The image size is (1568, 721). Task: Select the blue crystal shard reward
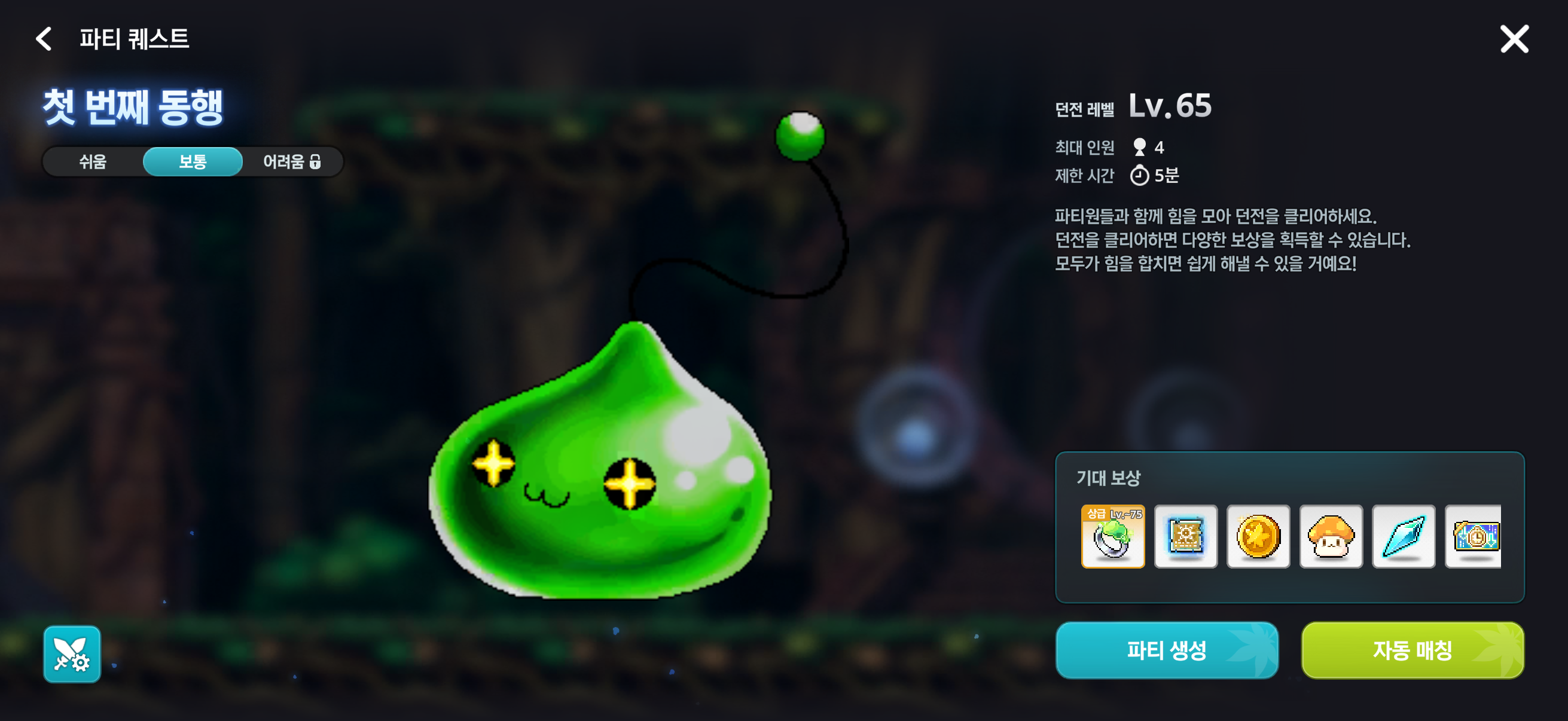coord(1403,537)
